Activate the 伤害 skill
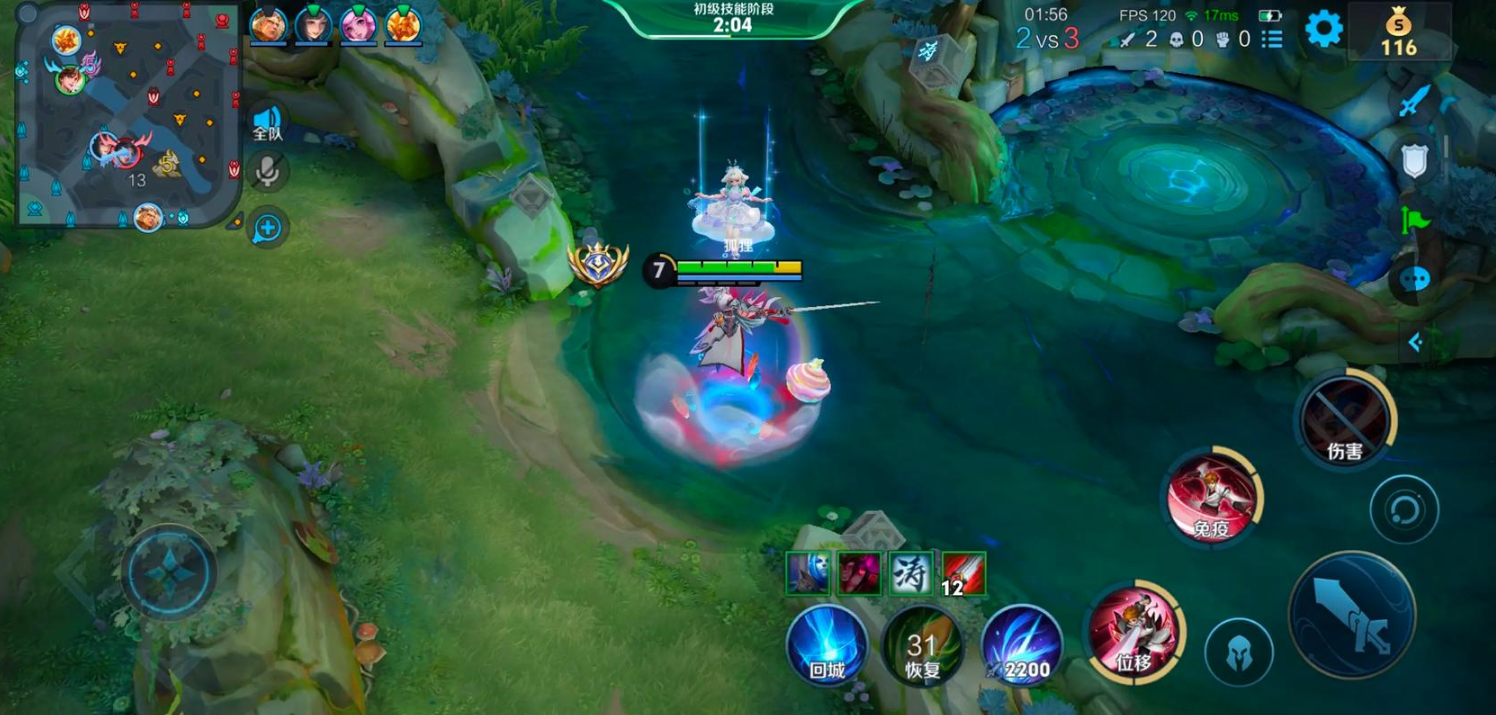 click(1345, 419)
